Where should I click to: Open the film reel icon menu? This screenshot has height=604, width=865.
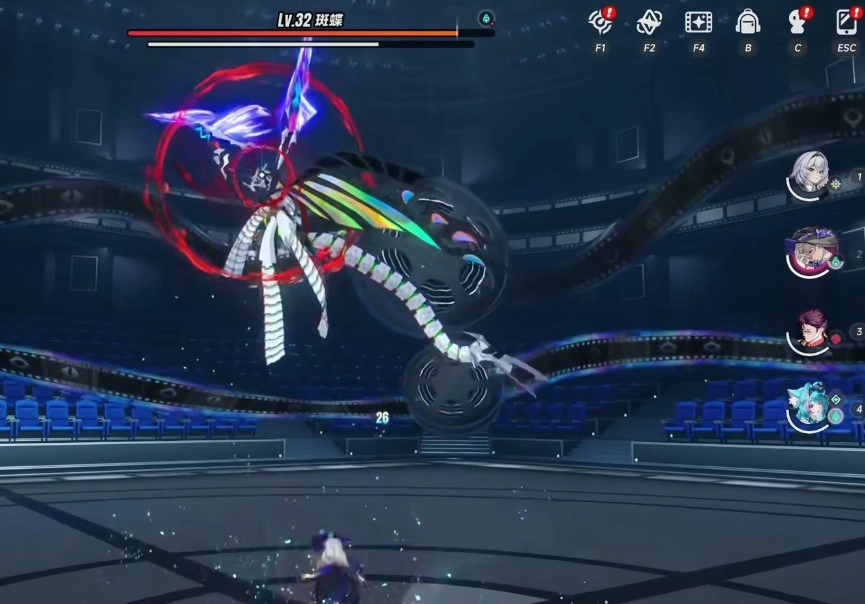697,22
